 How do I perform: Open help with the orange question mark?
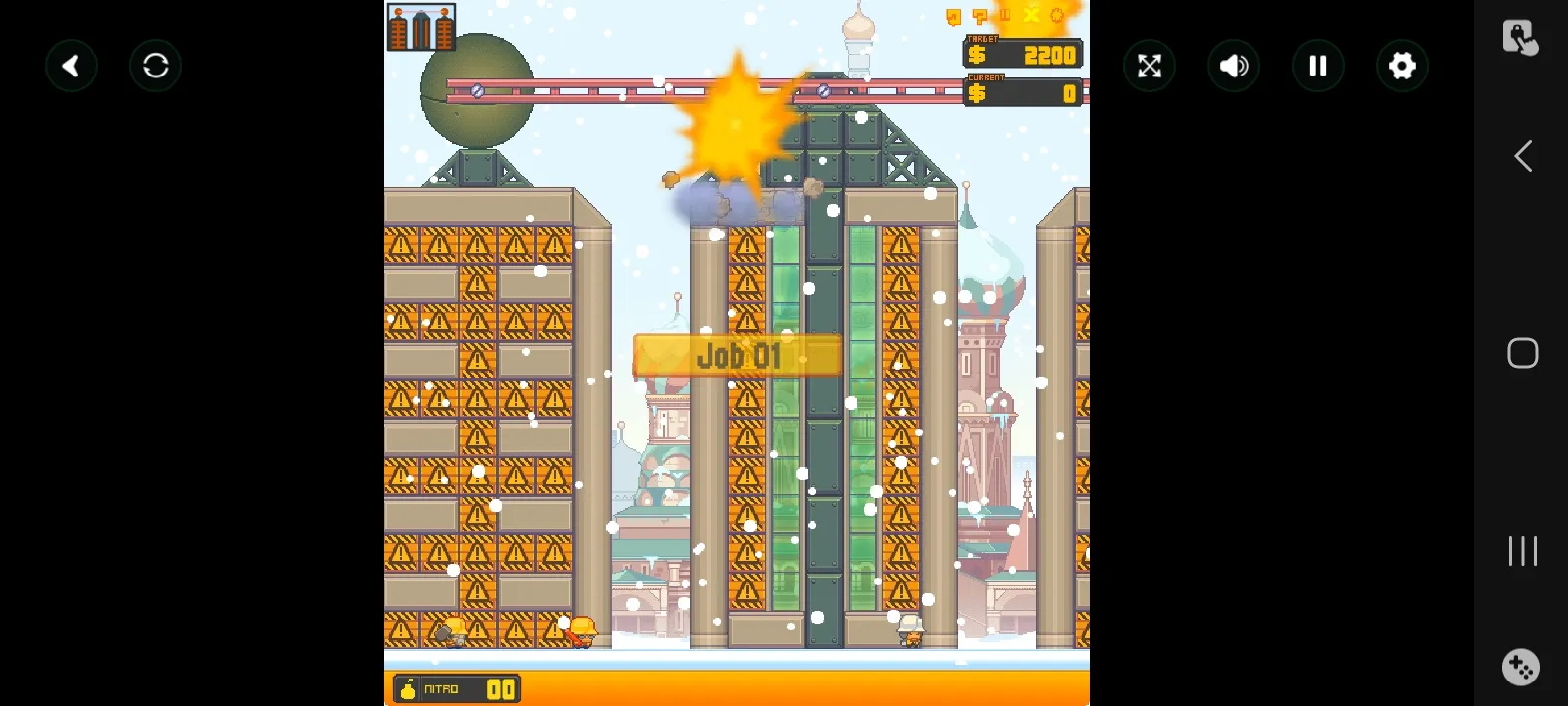coord(979,16)
